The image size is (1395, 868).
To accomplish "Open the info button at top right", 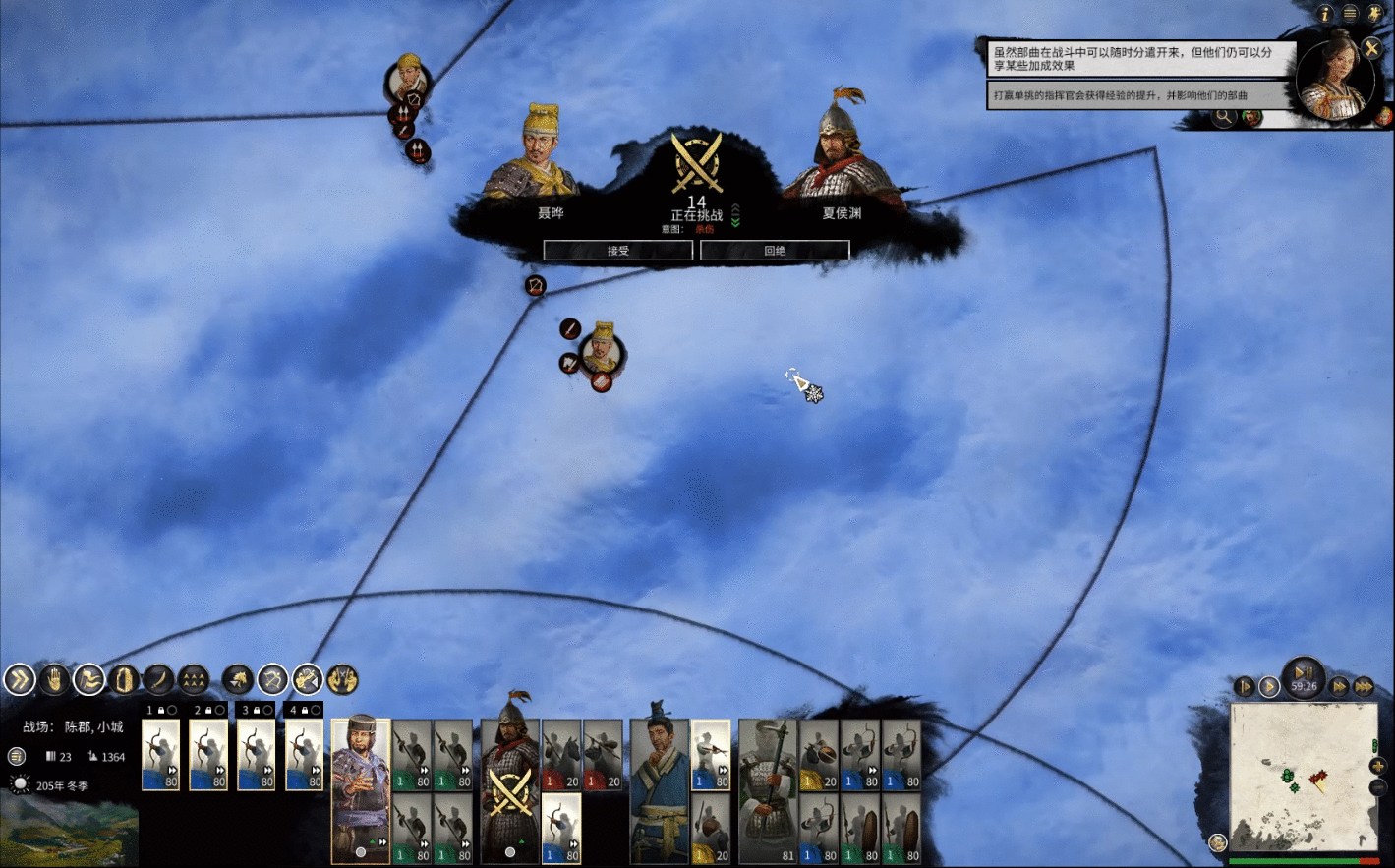I will (x=1325, y=14).
